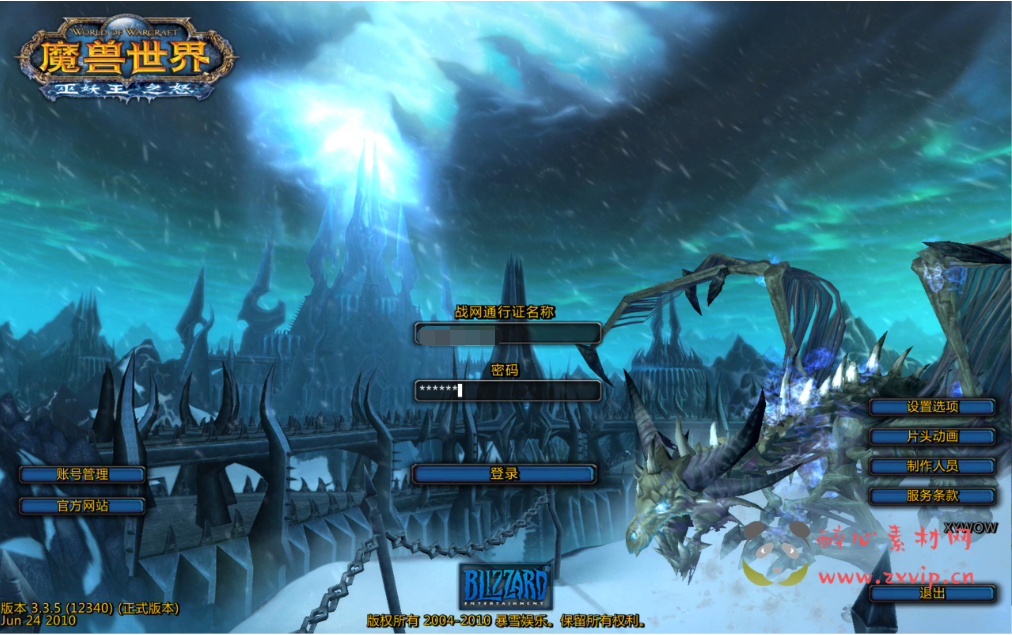Open 账号管理 account management
The height and width of the screenshot is (635, 1012).
(x=82, y=474)
